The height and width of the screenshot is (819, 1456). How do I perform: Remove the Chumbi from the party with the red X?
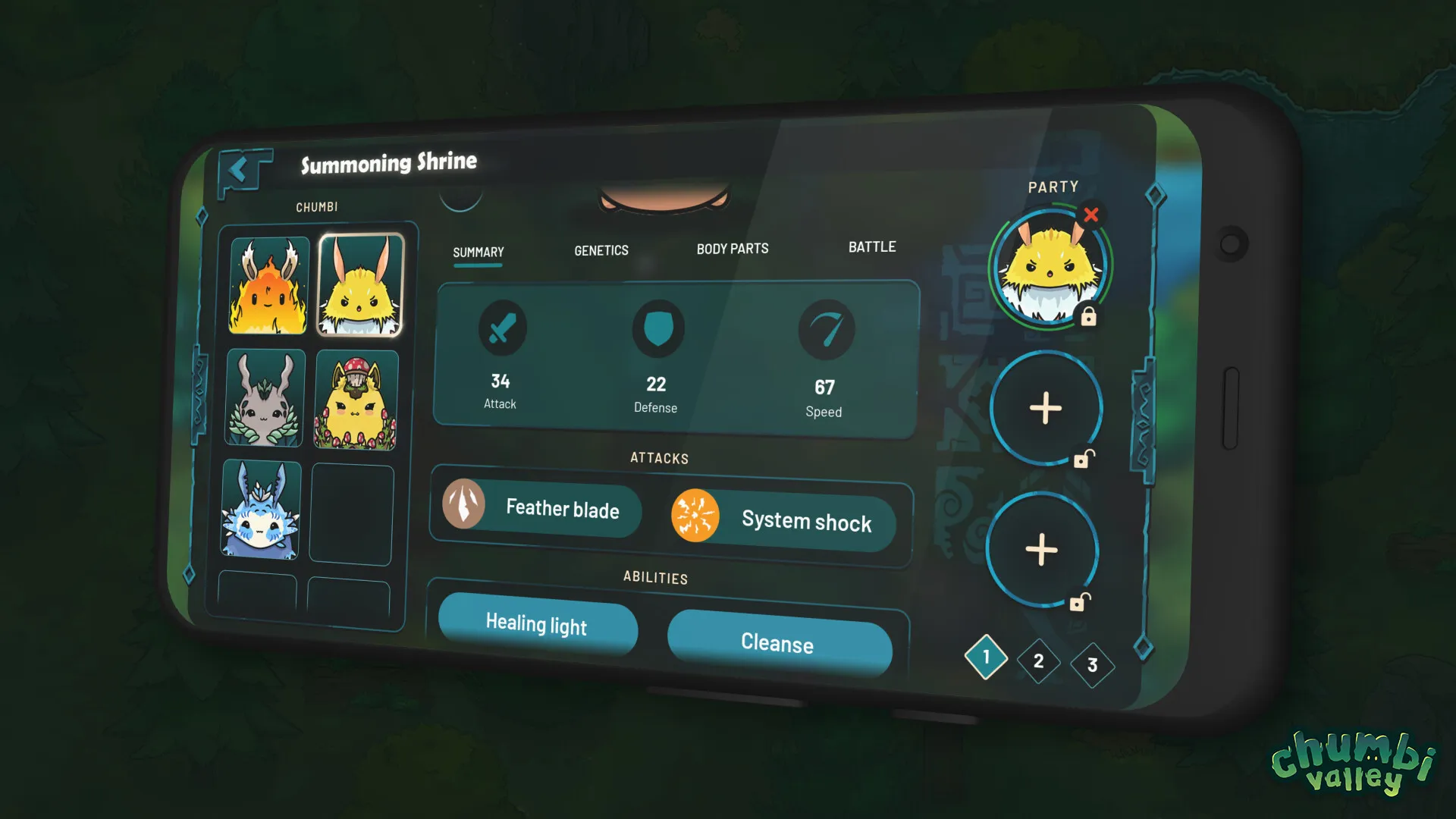(x=1091, y=215)
